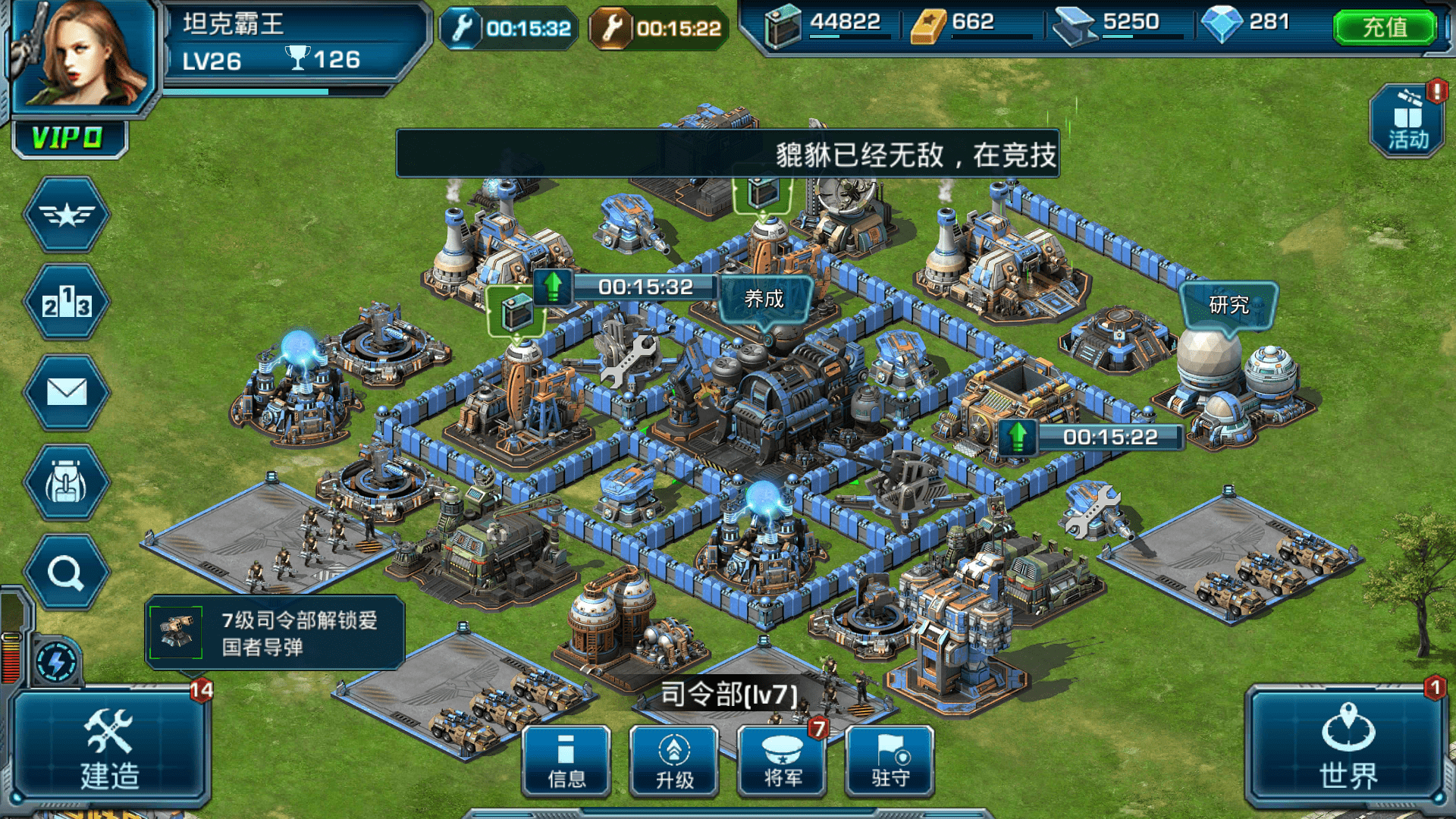1456x819 pixels.
Task: Select the blue wrench build queue timer
Action: pos(510,29)
